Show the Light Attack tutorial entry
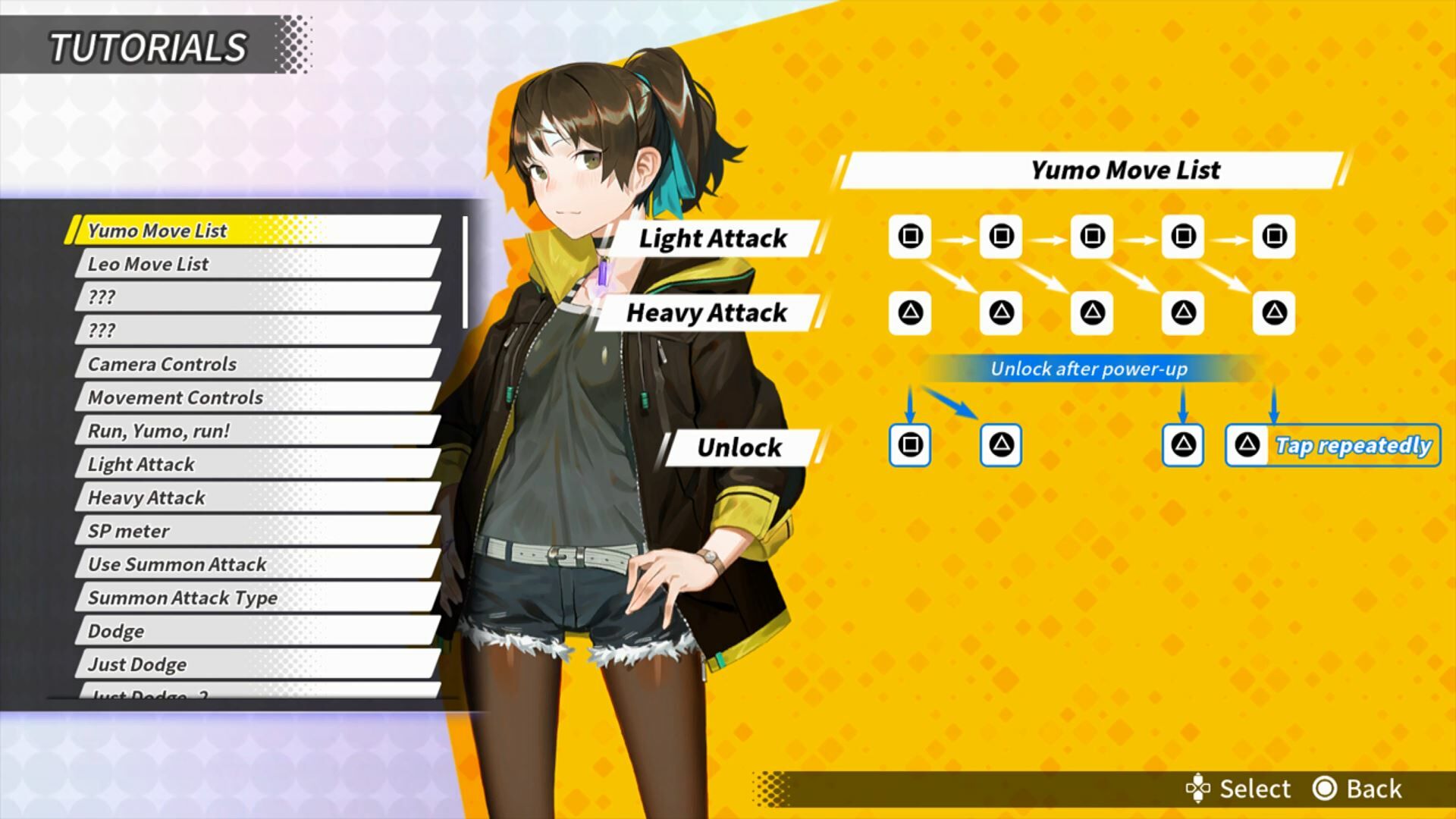Image resolution: width=1456 pixels, height=819 pixels. pos(256,464)
